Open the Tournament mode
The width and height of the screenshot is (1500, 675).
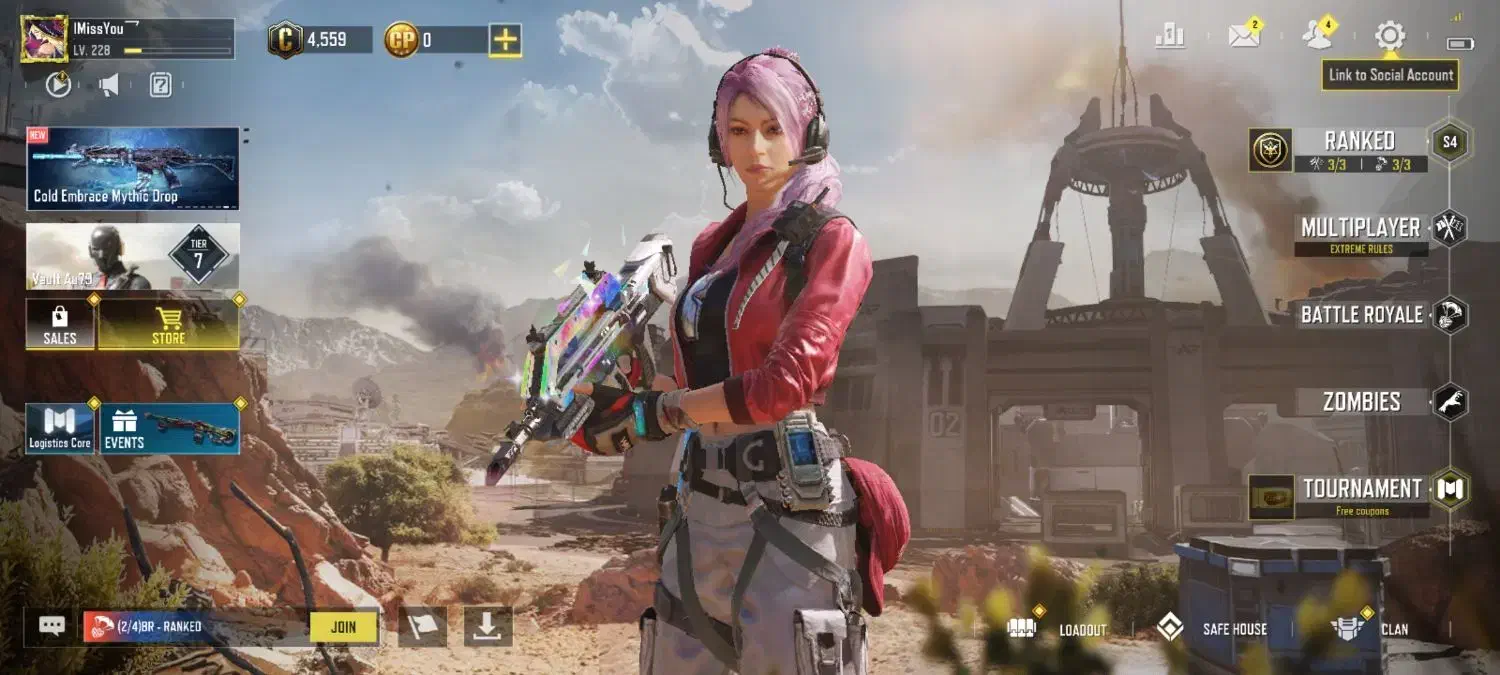1361,489
